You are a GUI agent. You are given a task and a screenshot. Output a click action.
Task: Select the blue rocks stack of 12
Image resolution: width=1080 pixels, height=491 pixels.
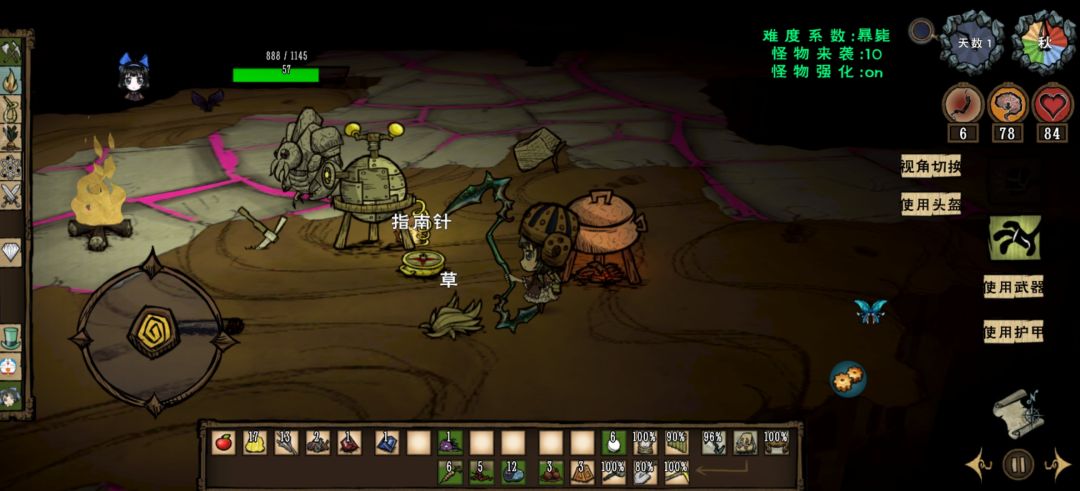[x=514, y=469]
